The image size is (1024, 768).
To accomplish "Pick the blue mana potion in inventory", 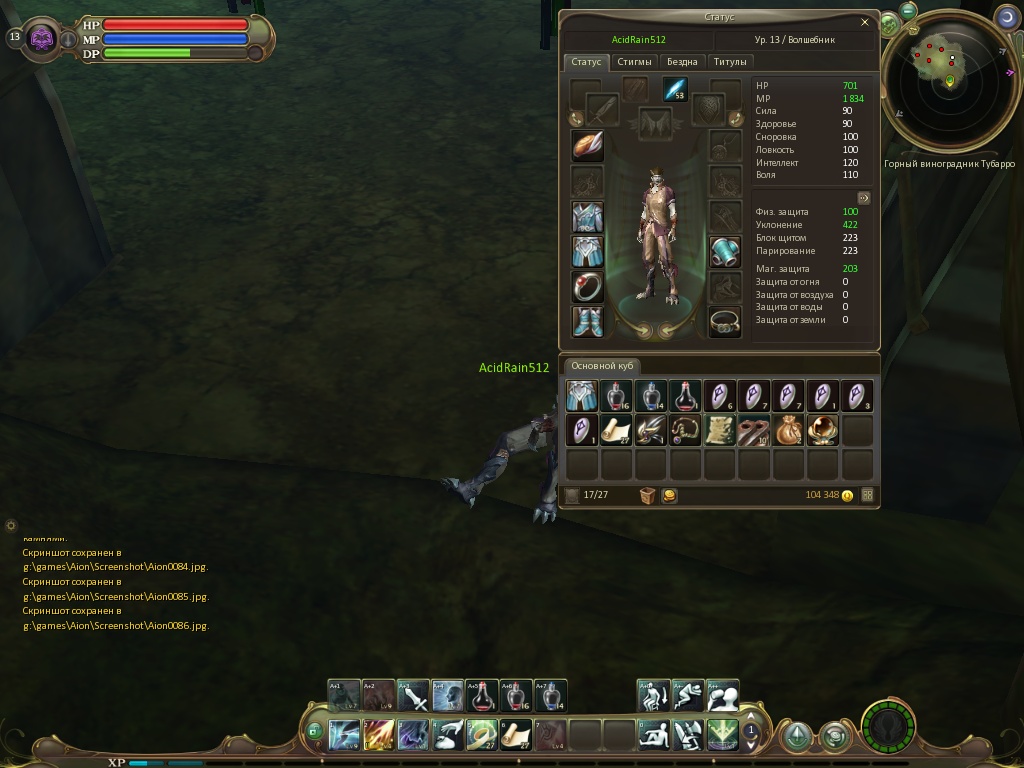I will tap(650, 396).
